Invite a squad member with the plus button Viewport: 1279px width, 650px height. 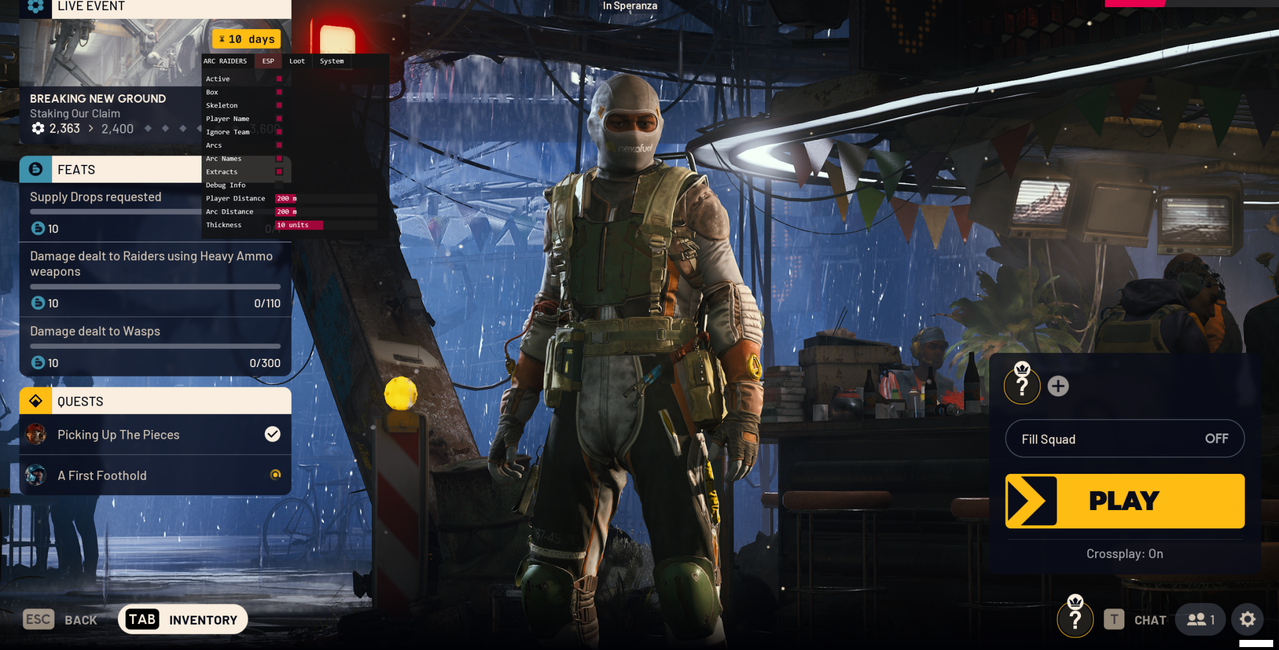1058,386
